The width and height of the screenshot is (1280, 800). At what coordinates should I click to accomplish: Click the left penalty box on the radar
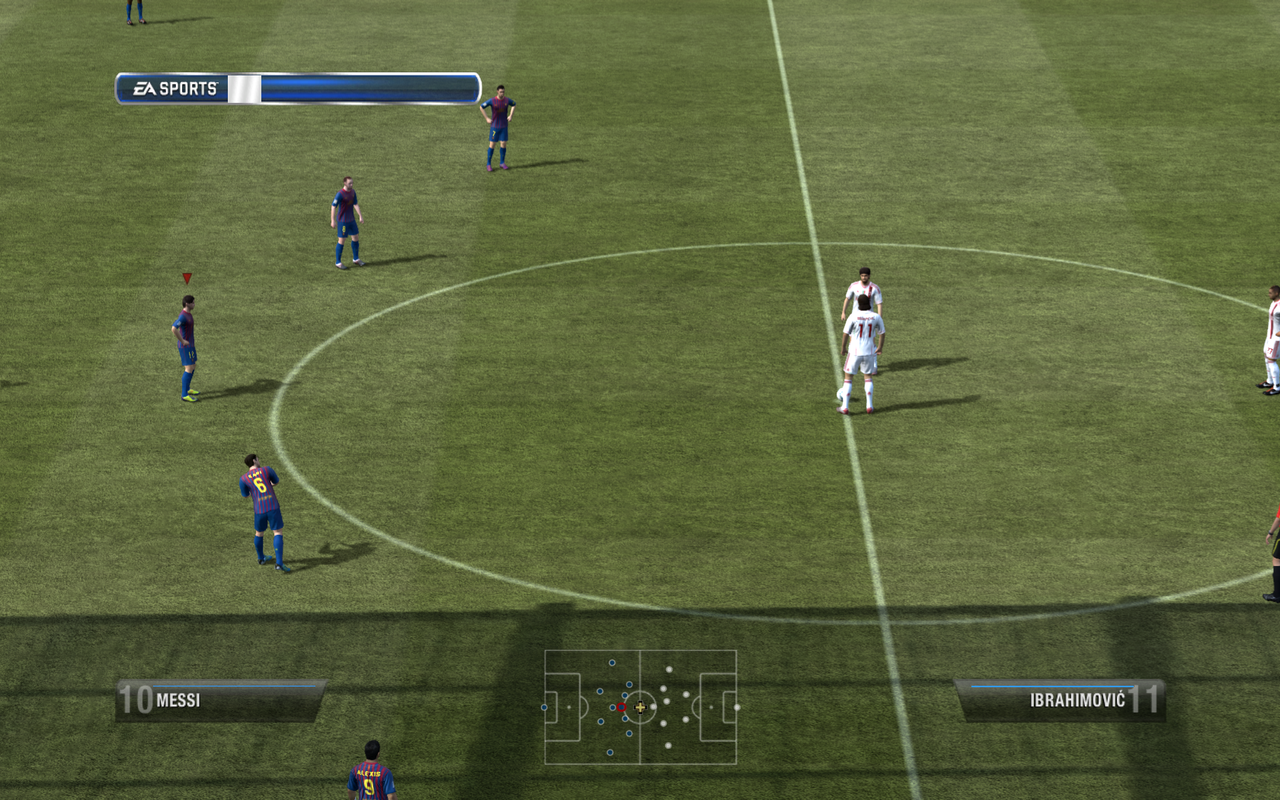click(562, 707)
